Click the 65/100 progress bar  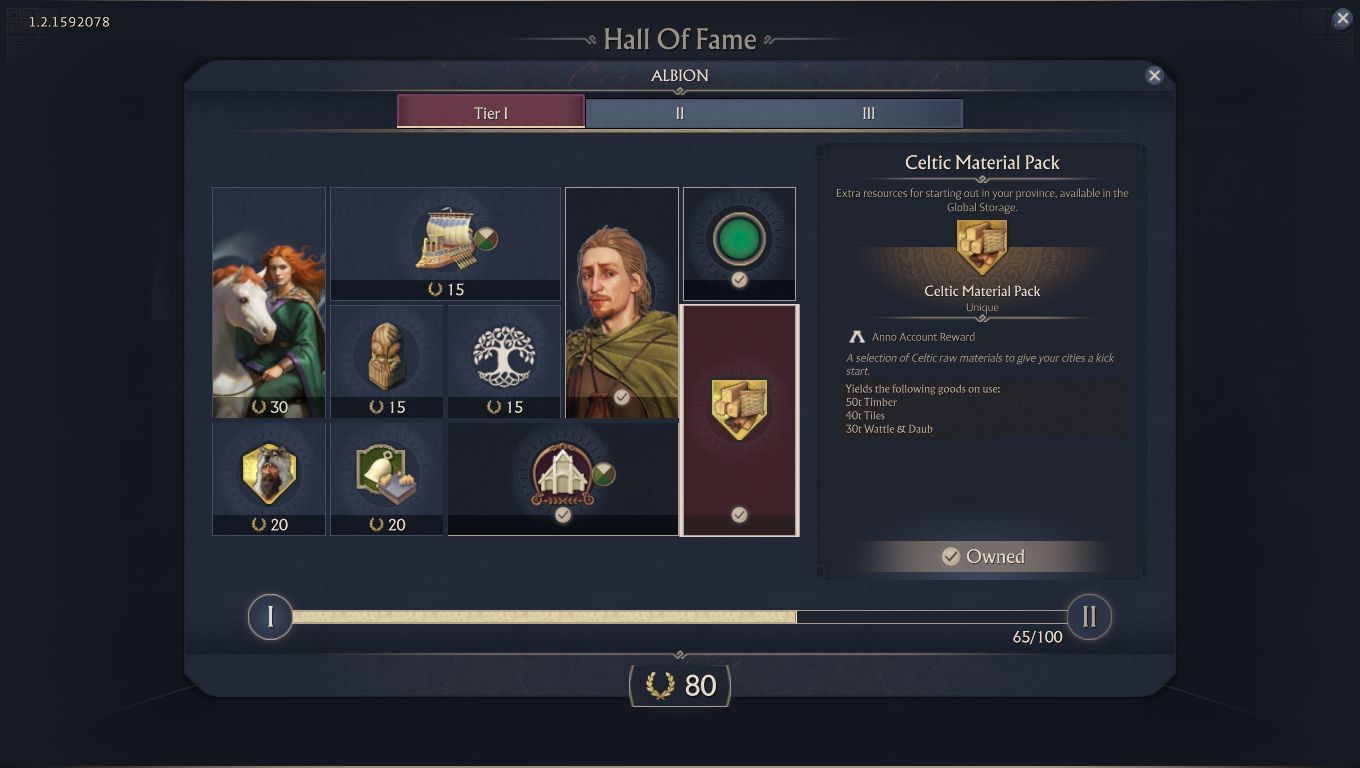(x=680, y=617)
